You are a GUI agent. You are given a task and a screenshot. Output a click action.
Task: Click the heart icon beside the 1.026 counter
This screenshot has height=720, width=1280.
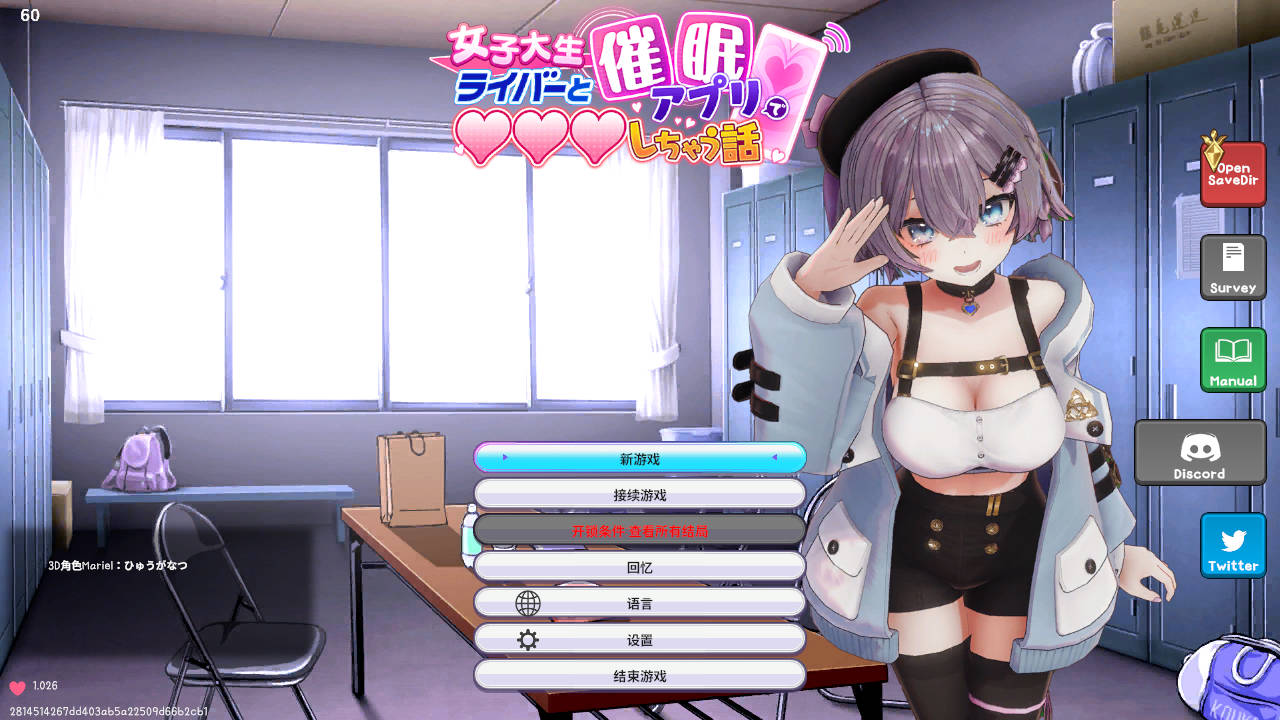coord(19,685)
